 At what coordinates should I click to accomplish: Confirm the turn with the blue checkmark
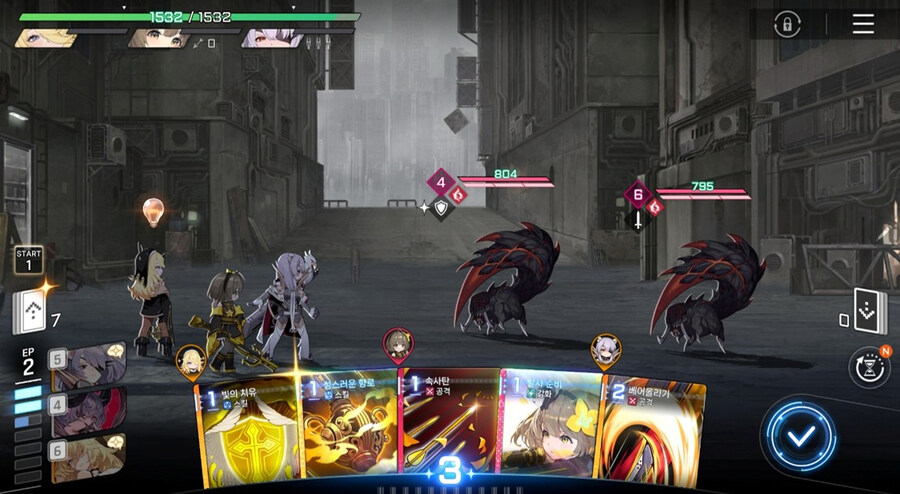coord(800,433)
